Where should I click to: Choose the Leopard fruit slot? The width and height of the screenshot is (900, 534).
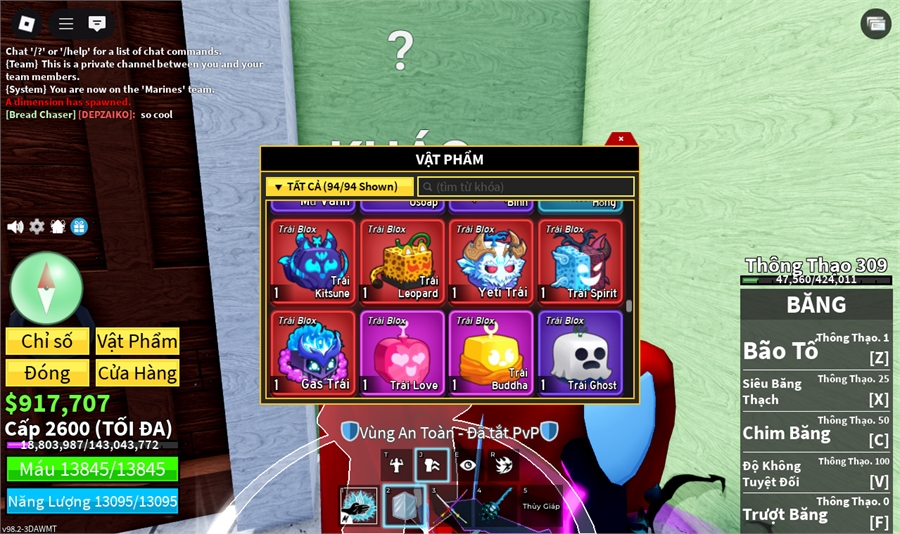pyautogui.click(x=402, y=261)
